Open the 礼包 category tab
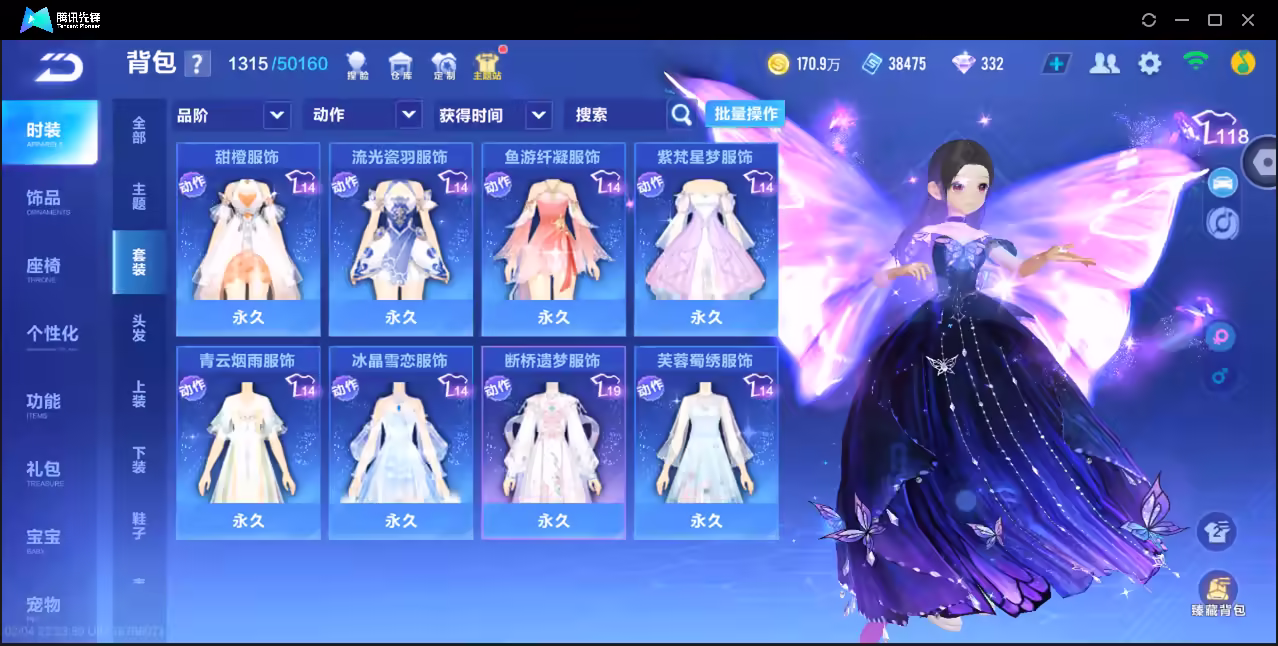Image resolution: width=1278 pixels, height=646 pixels. (44, 470)
